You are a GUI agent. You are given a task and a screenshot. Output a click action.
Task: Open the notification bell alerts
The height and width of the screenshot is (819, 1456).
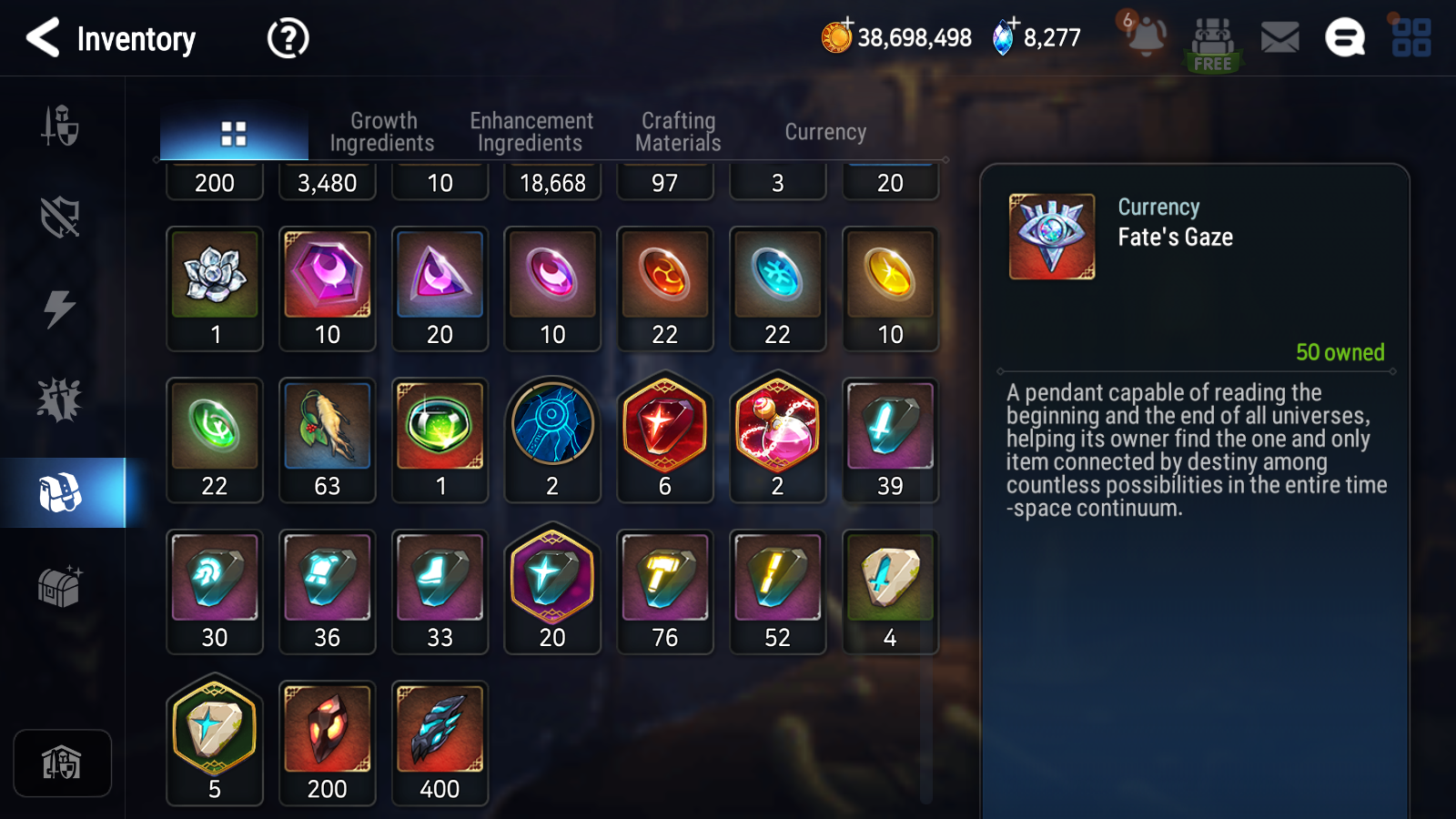tap(1145, 37)
